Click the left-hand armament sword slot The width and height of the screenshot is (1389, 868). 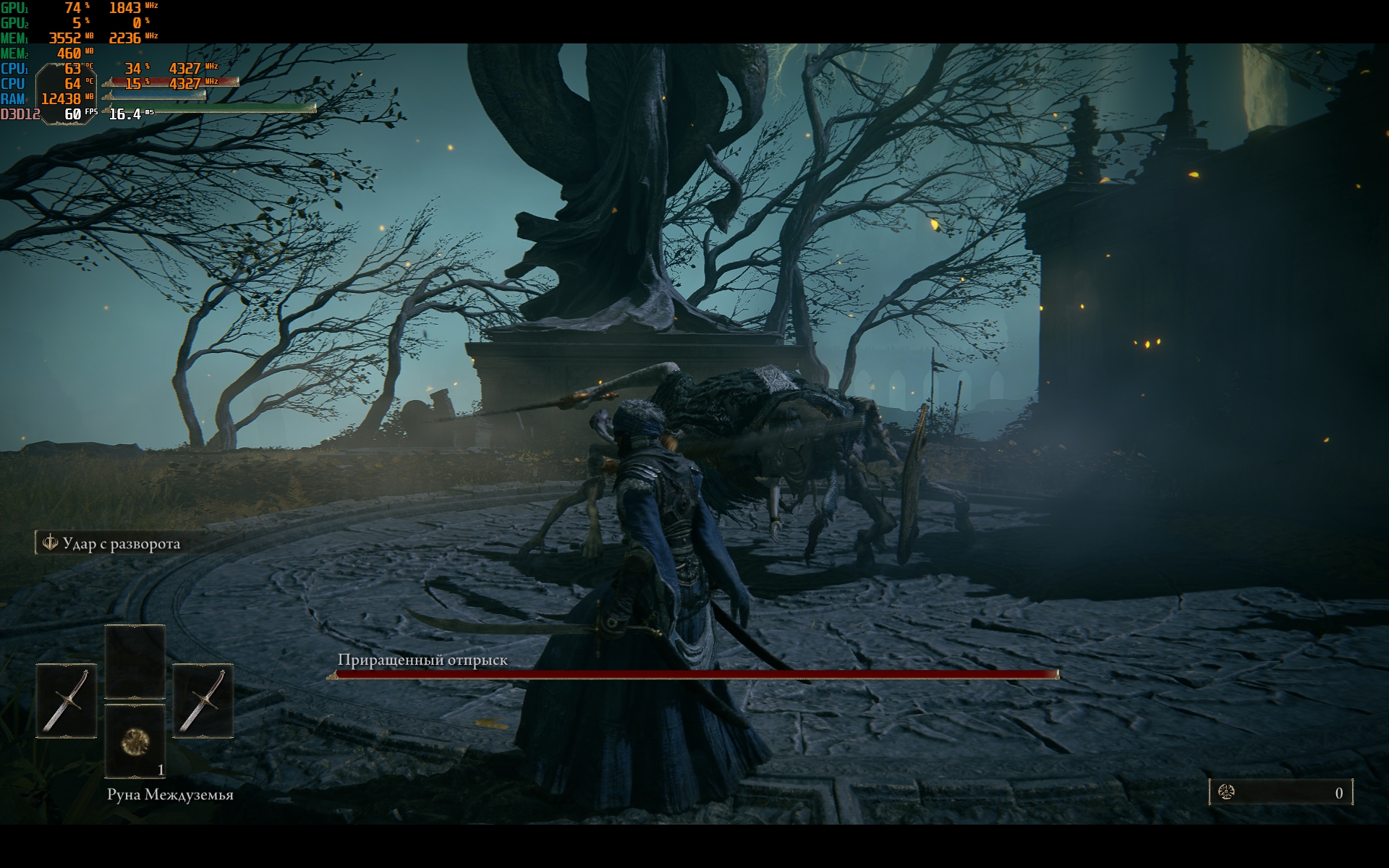[66, 700]
